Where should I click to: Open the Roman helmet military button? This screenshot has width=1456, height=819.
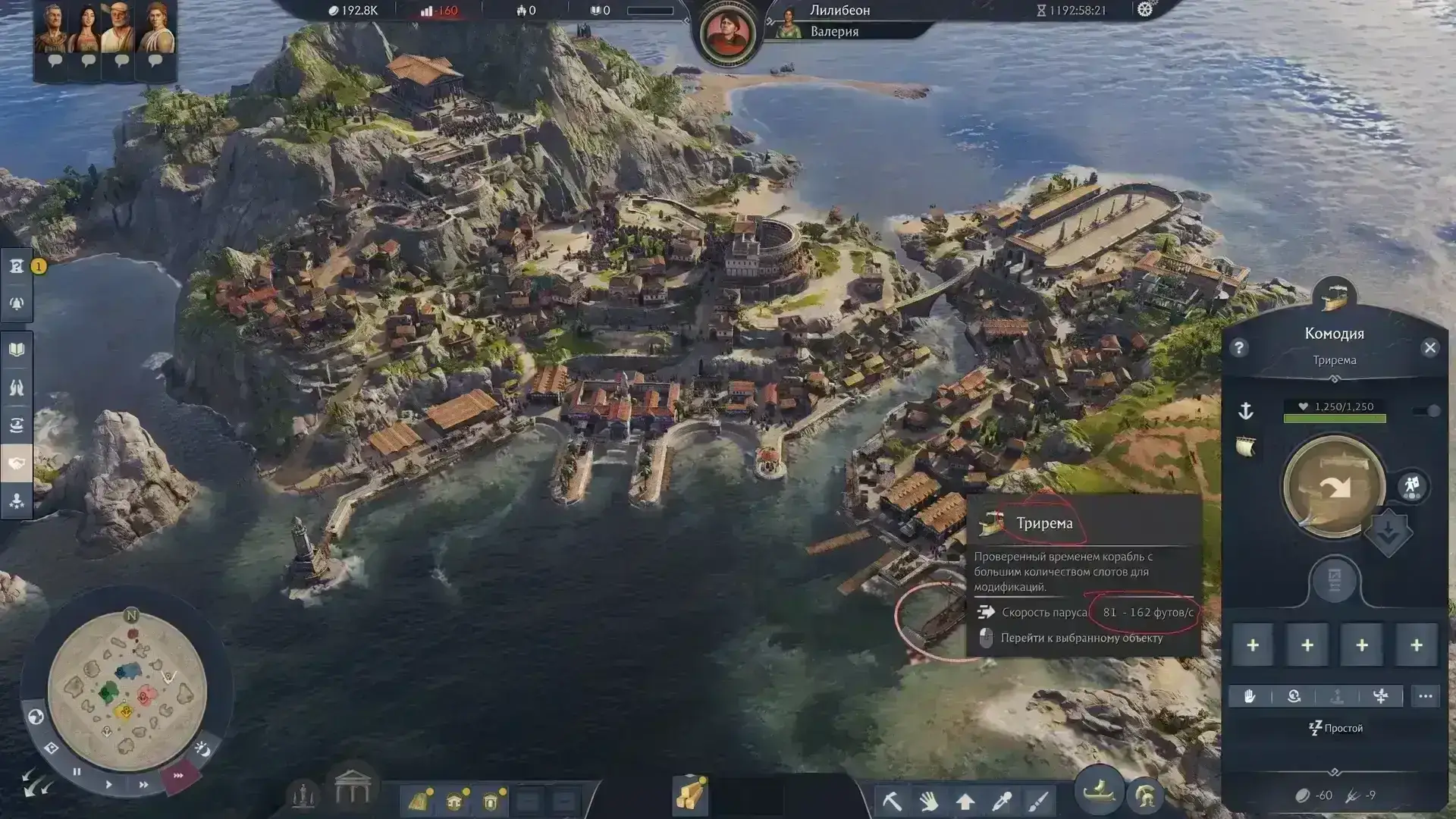pos(1145,796)
